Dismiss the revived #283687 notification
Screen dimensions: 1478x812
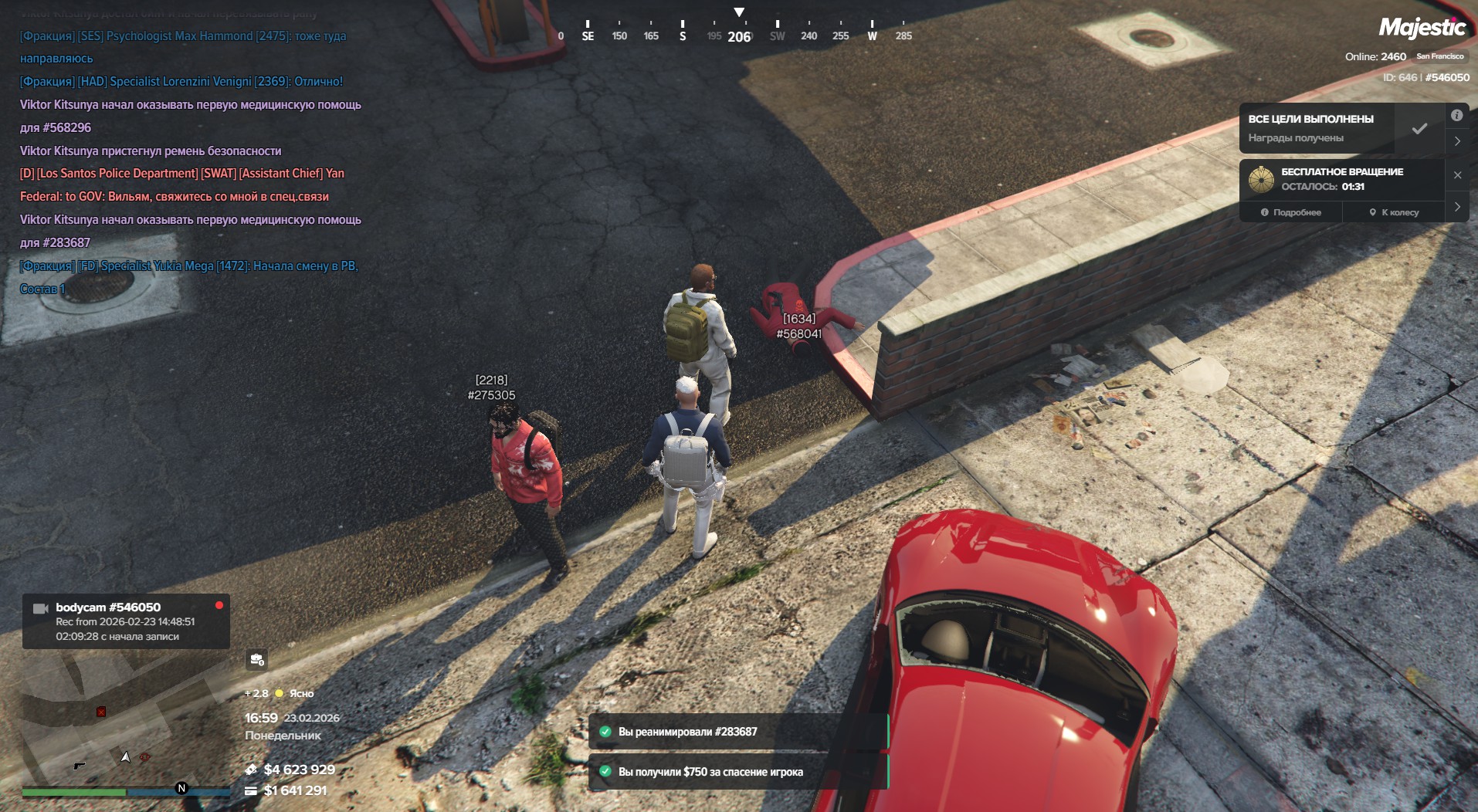pos(737,732)
